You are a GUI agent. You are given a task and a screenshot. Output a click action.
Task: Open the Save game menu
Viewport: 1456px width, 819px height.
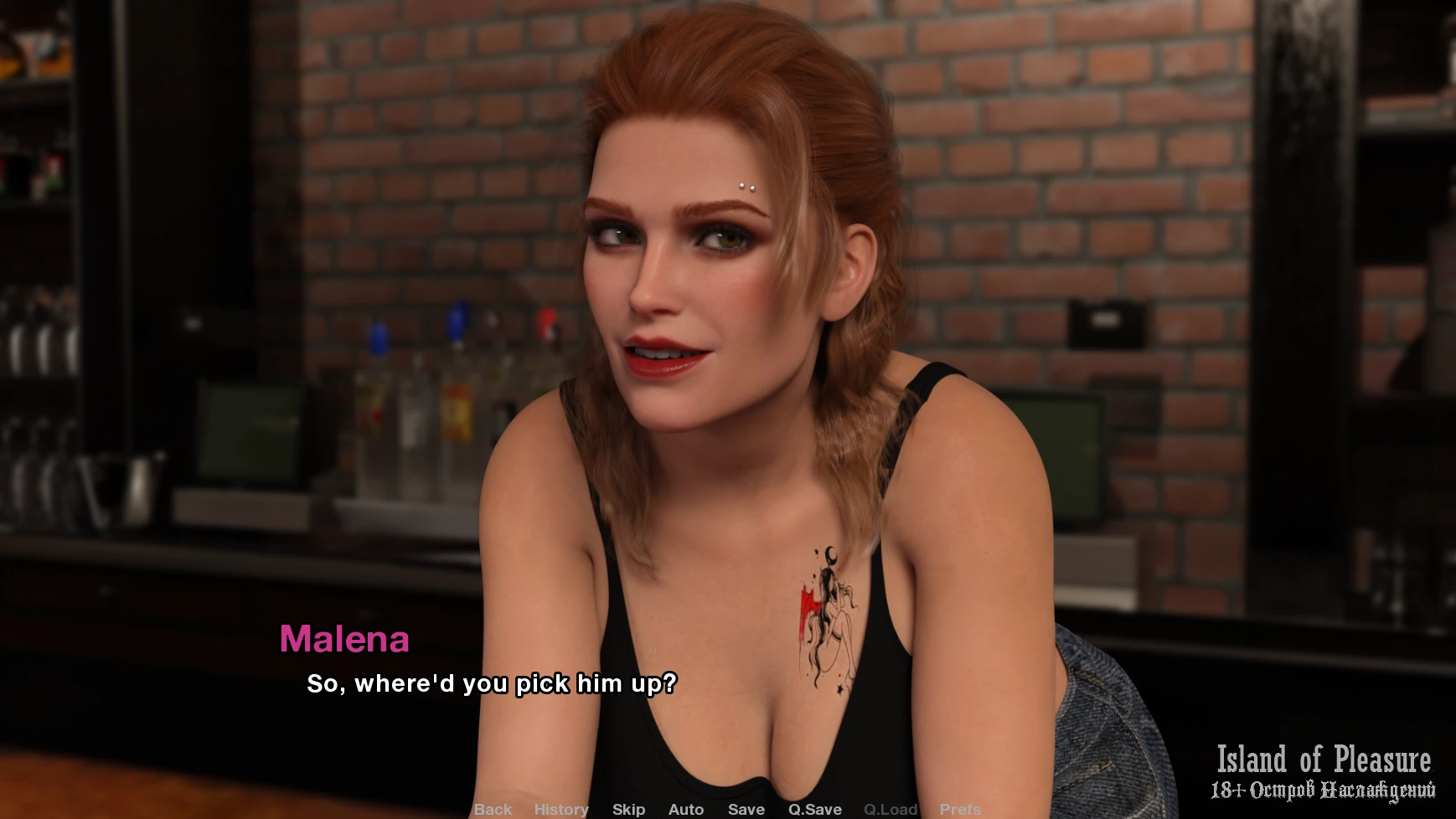[746, 809]
